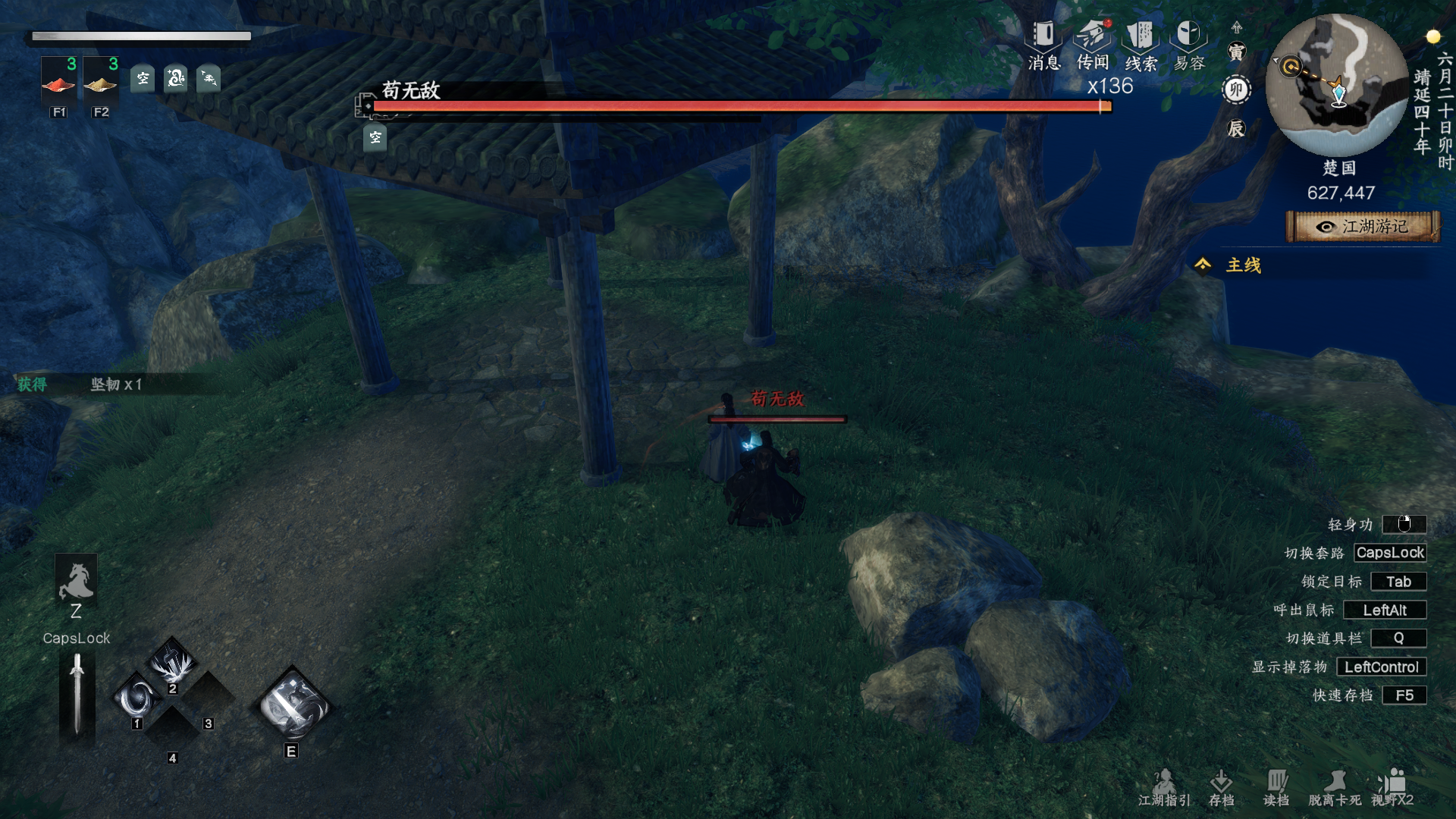Select the equipped sword weapon slot

[x=77, y=694]
